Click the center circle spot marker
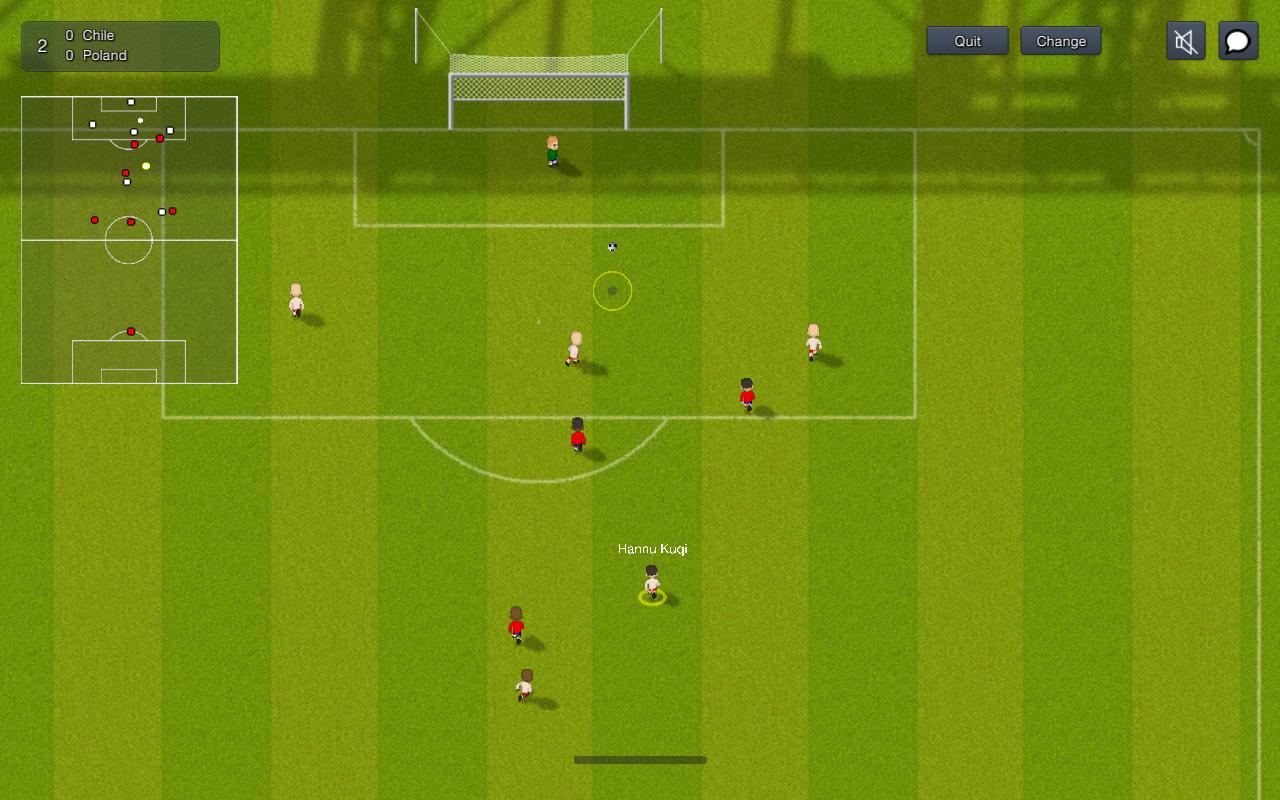Viewport: 1280px width, 800px height. (611, 291)
